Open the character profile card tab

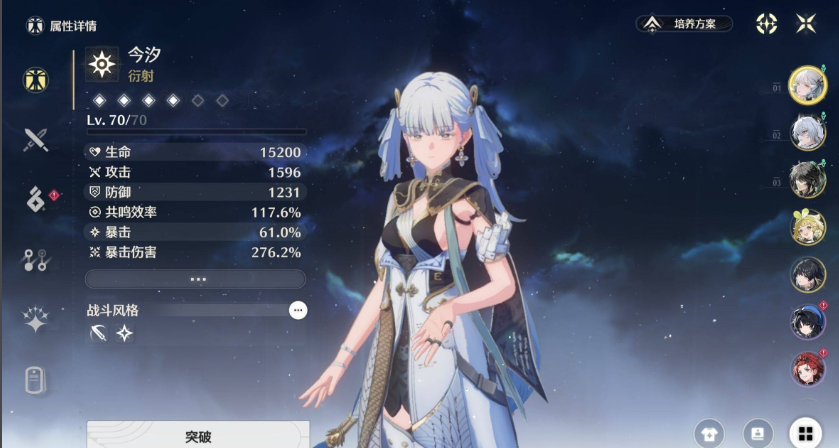pyautogui.click(x=36, y=380)
